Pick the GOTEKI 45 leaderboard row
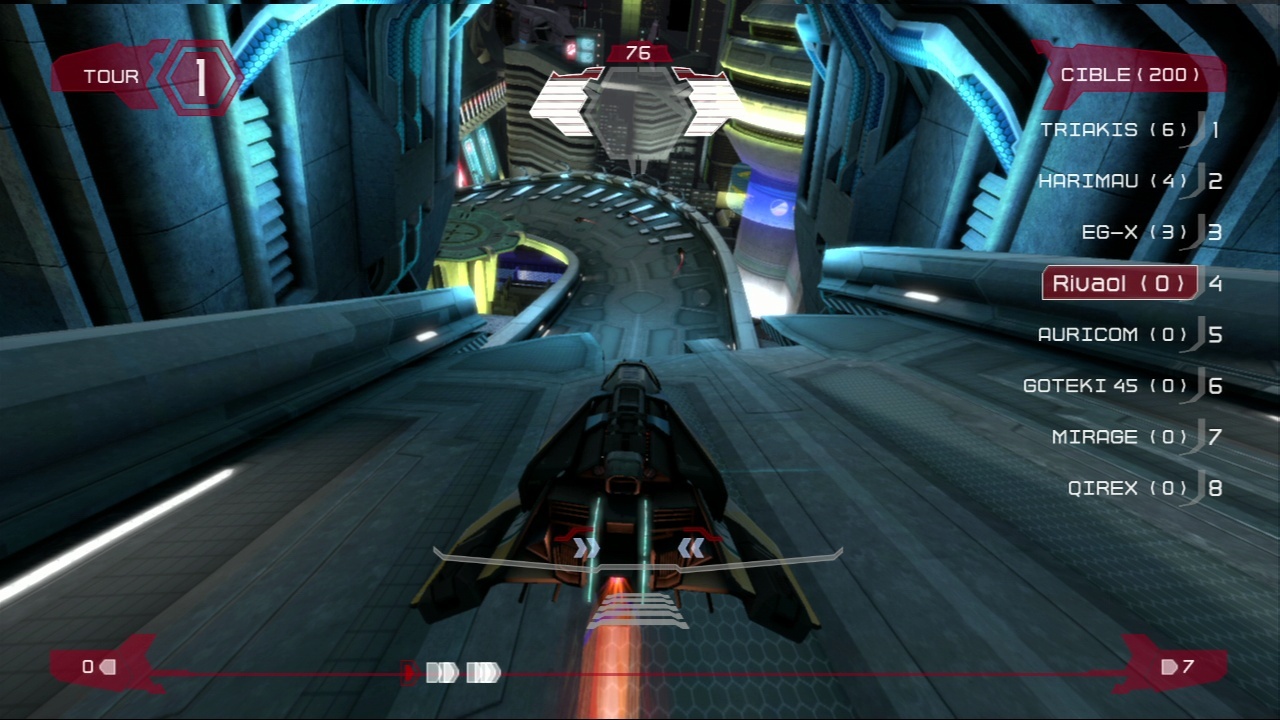The height and width of the screenshot is (720, 1280). [1105, 385]
